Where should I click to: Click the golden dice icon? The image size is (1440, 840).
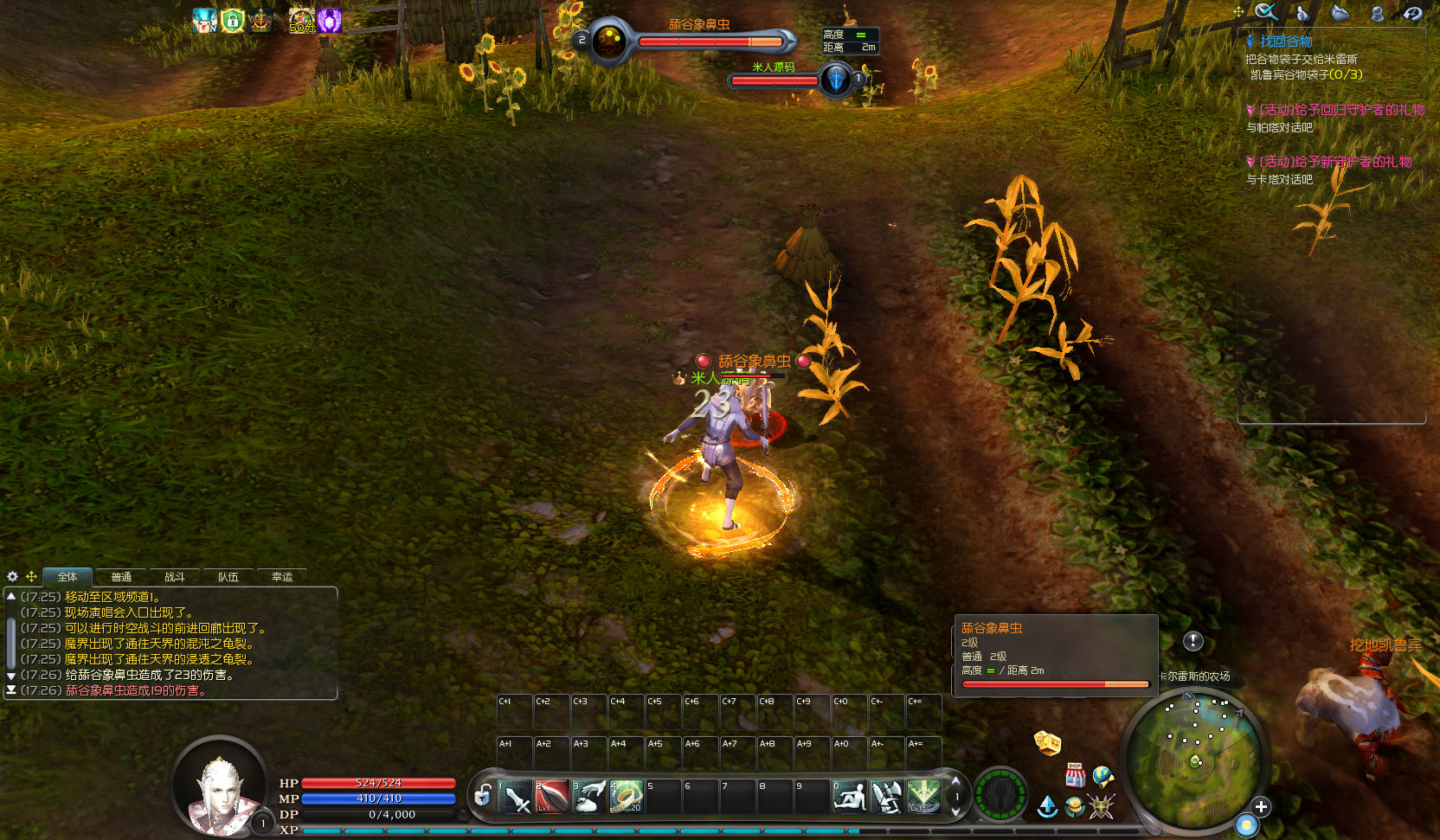[1047, 742]
